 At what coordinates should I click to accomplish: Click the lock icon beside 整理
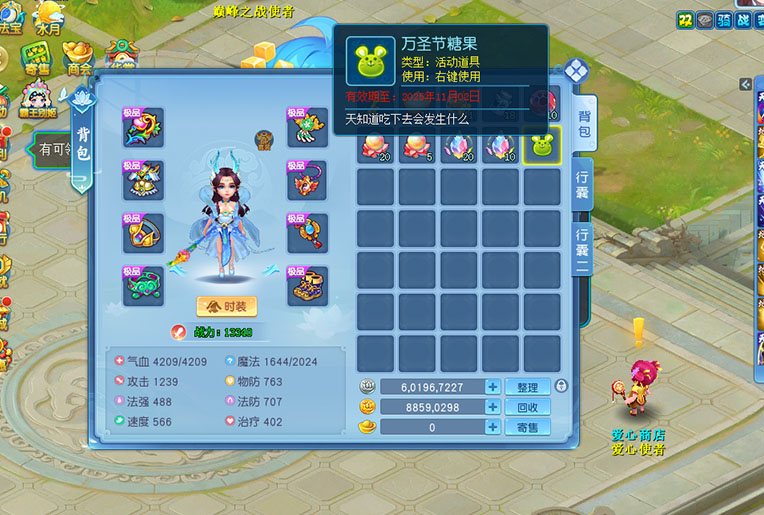click(x=561, y=386)
